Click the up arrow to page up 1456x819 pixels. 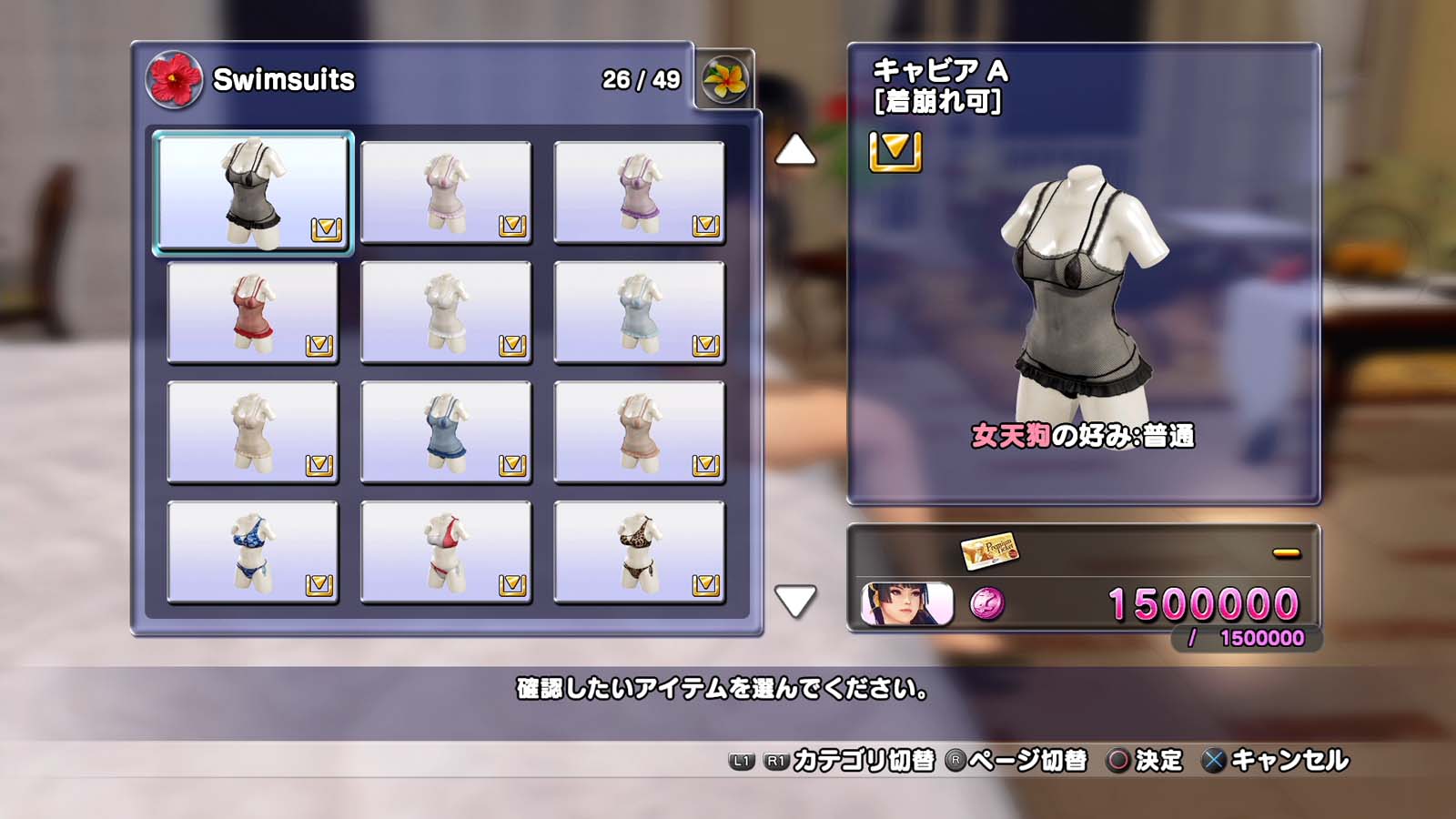[x=794, y=150]
